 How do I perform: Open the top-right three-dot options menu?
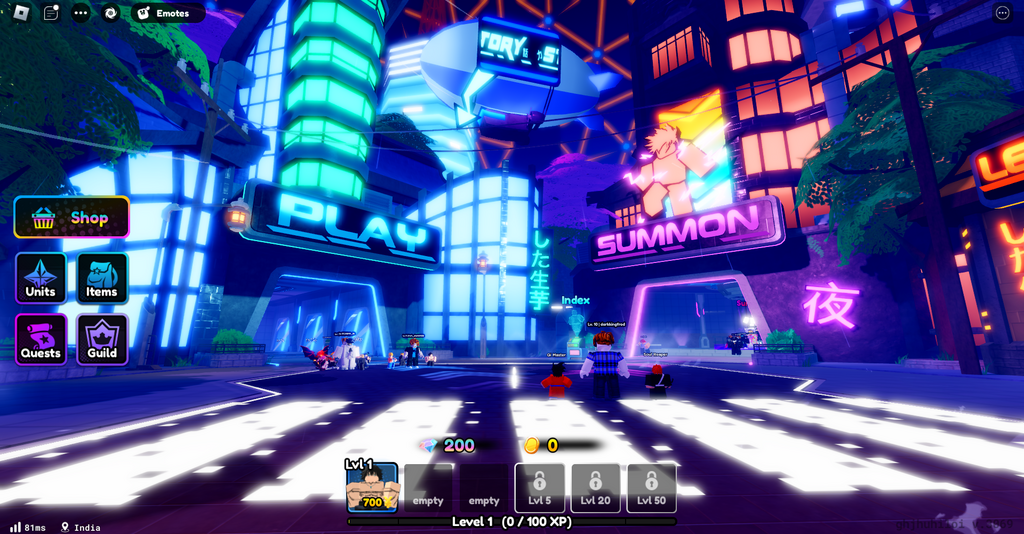coord(1003,13)
